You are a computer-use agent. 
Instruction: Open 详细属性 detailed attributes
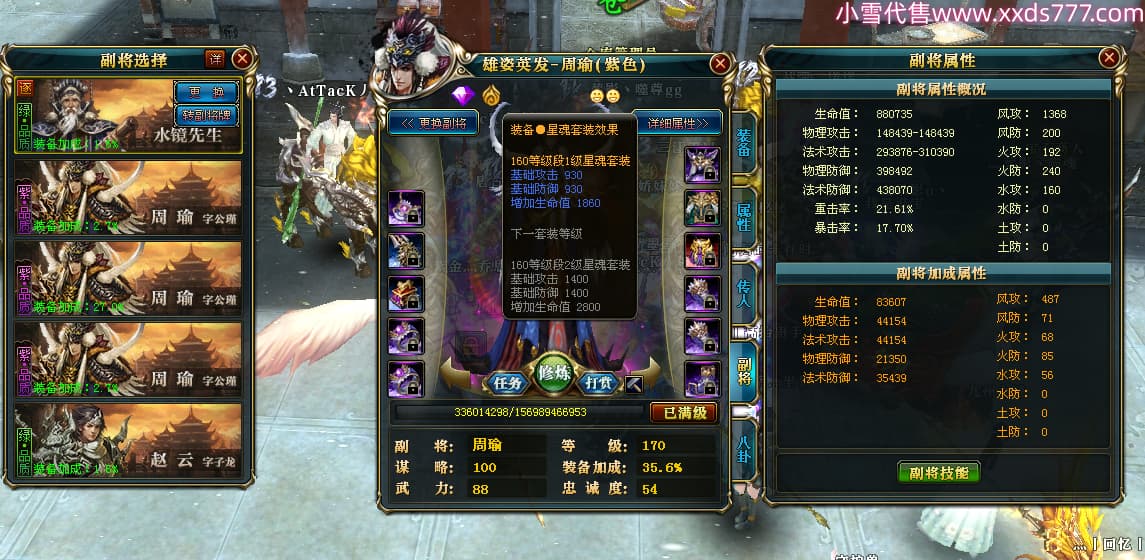[x=678, y=123]
